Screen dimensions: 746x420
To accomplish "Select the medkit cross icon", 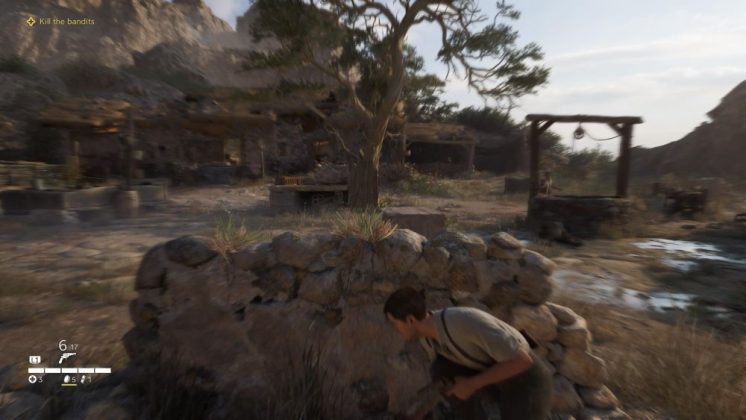I will [x=32, y=380].
